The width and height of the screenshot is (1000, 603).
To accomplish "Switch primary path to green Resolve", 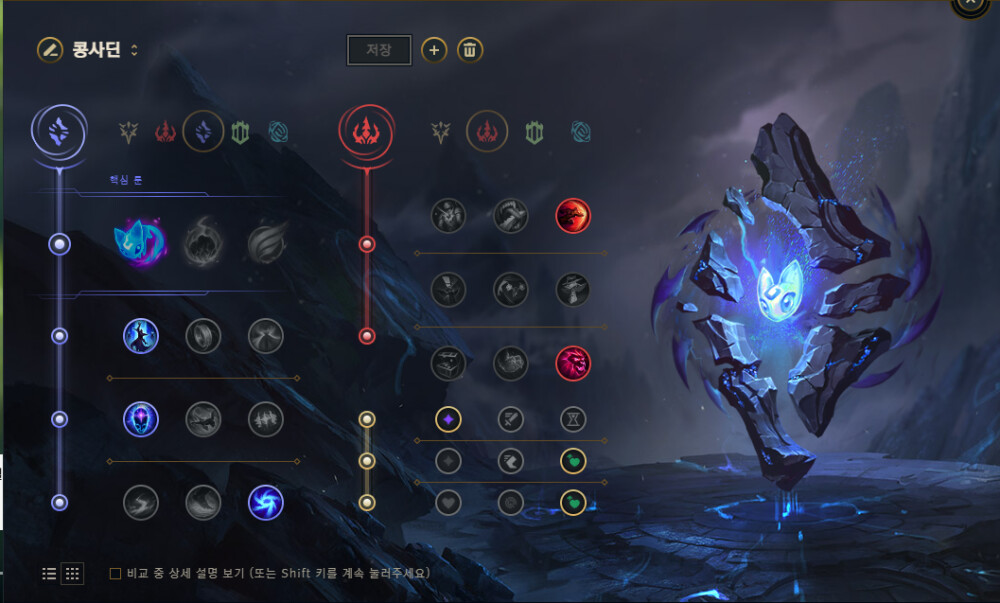I will pyautogui.click(x=240, y=131).
